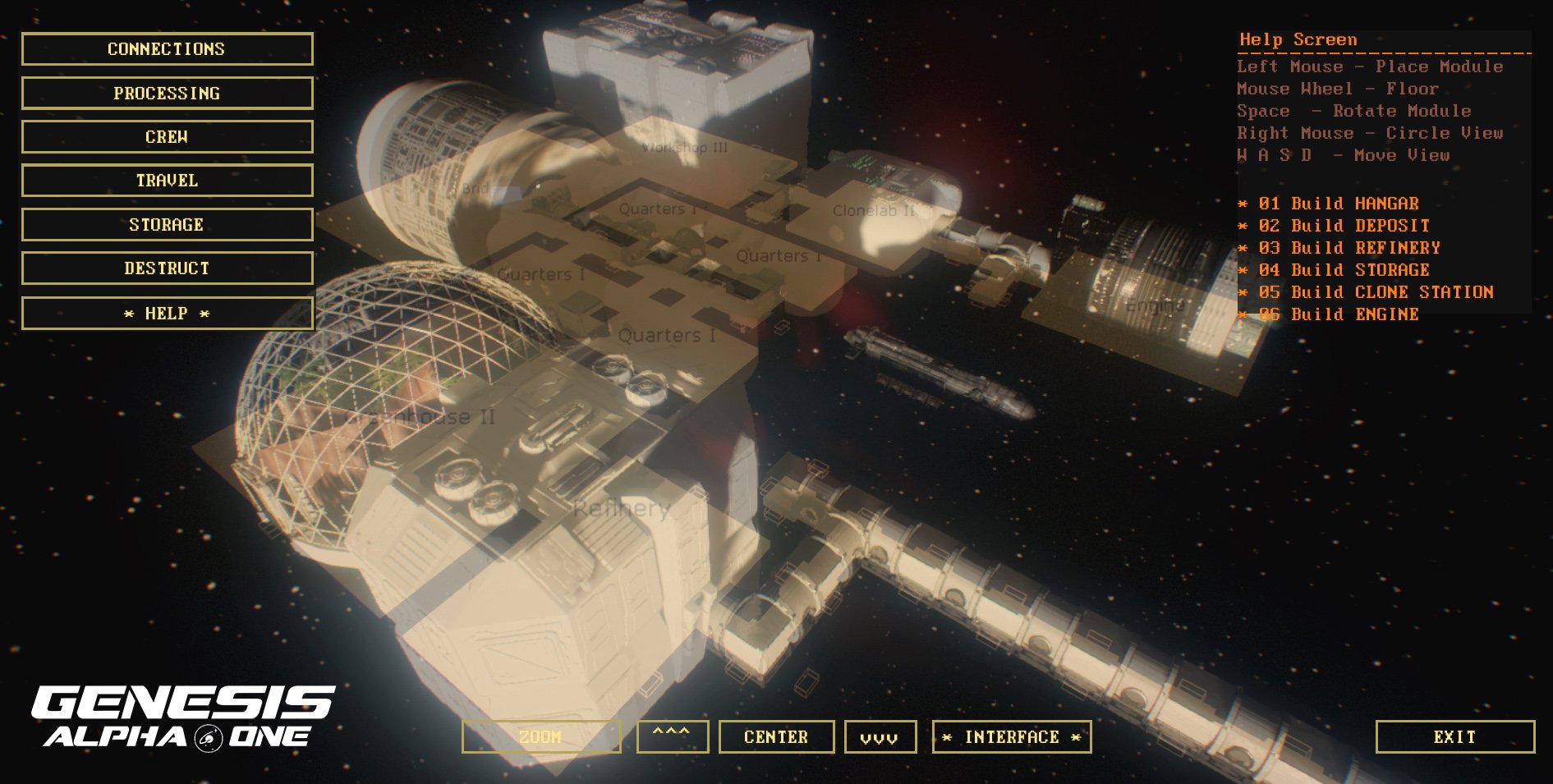This screenshot has width=1553, height=784.
Task: Select 04 Build STORAGE
Action: [x=1334, y=269]
